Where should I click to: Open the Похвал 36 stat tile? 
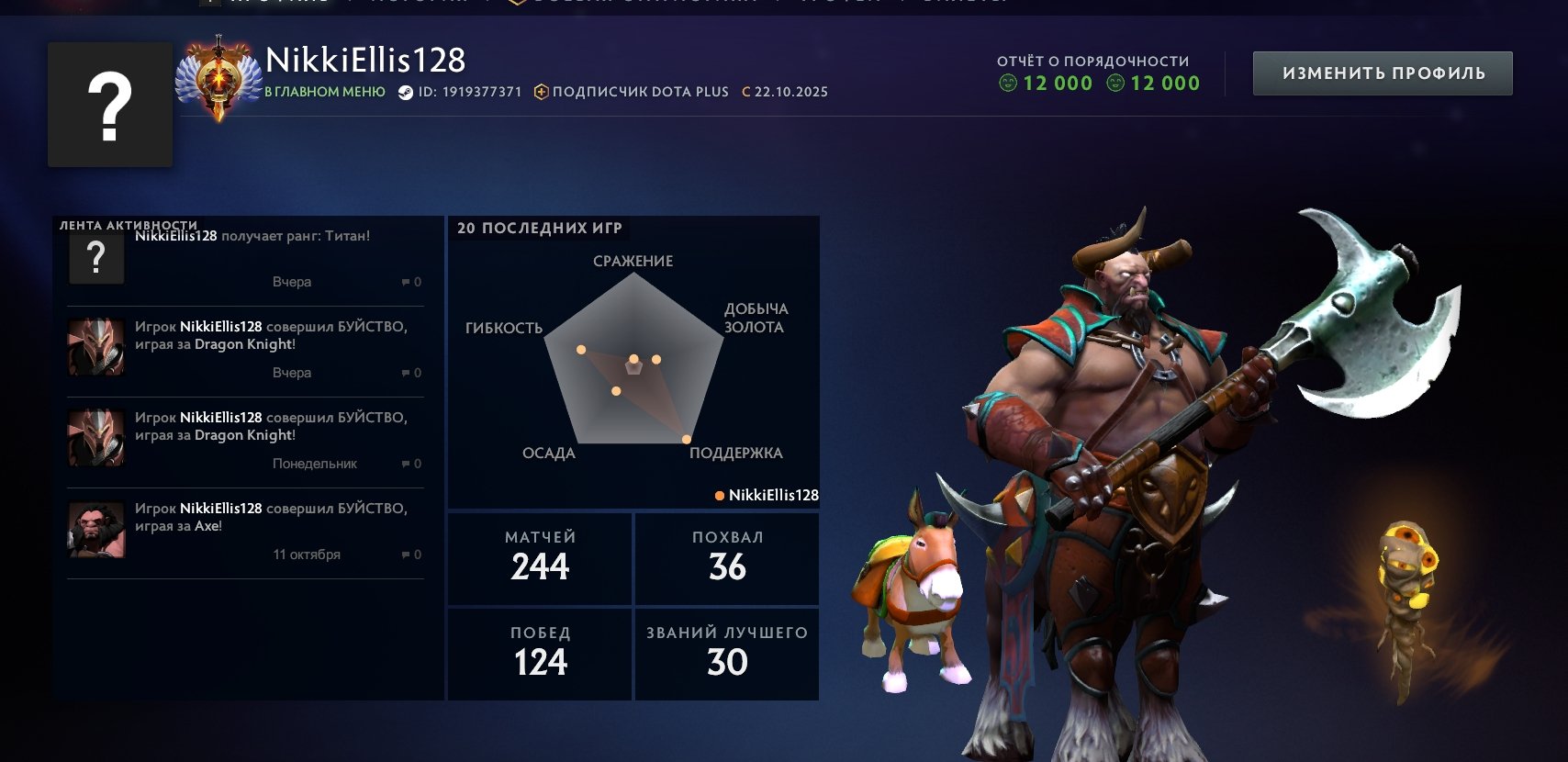tap(727, 558)
